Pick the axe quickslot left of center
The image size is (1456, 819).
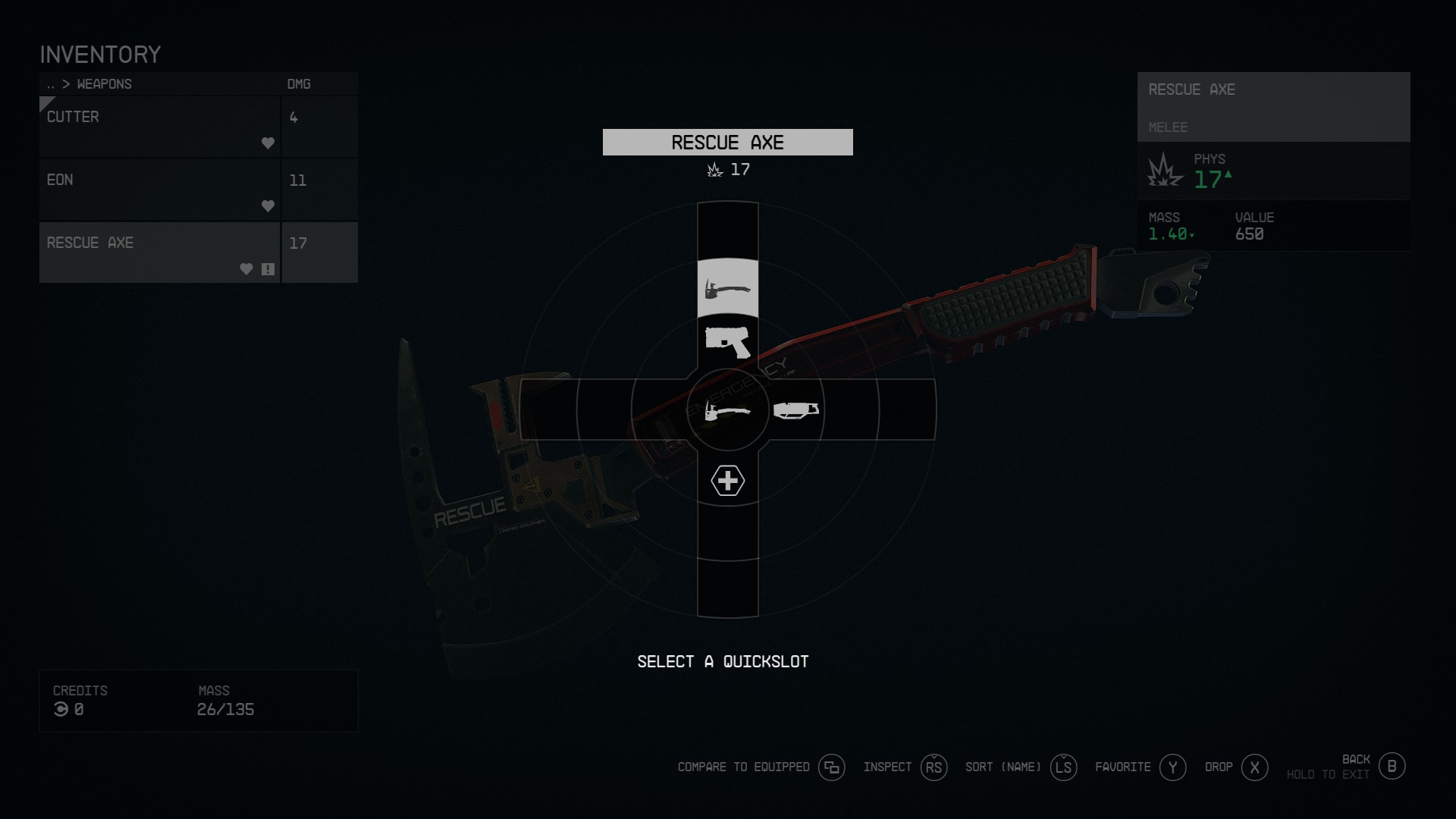pyautogui.click(x=727, y=410)
